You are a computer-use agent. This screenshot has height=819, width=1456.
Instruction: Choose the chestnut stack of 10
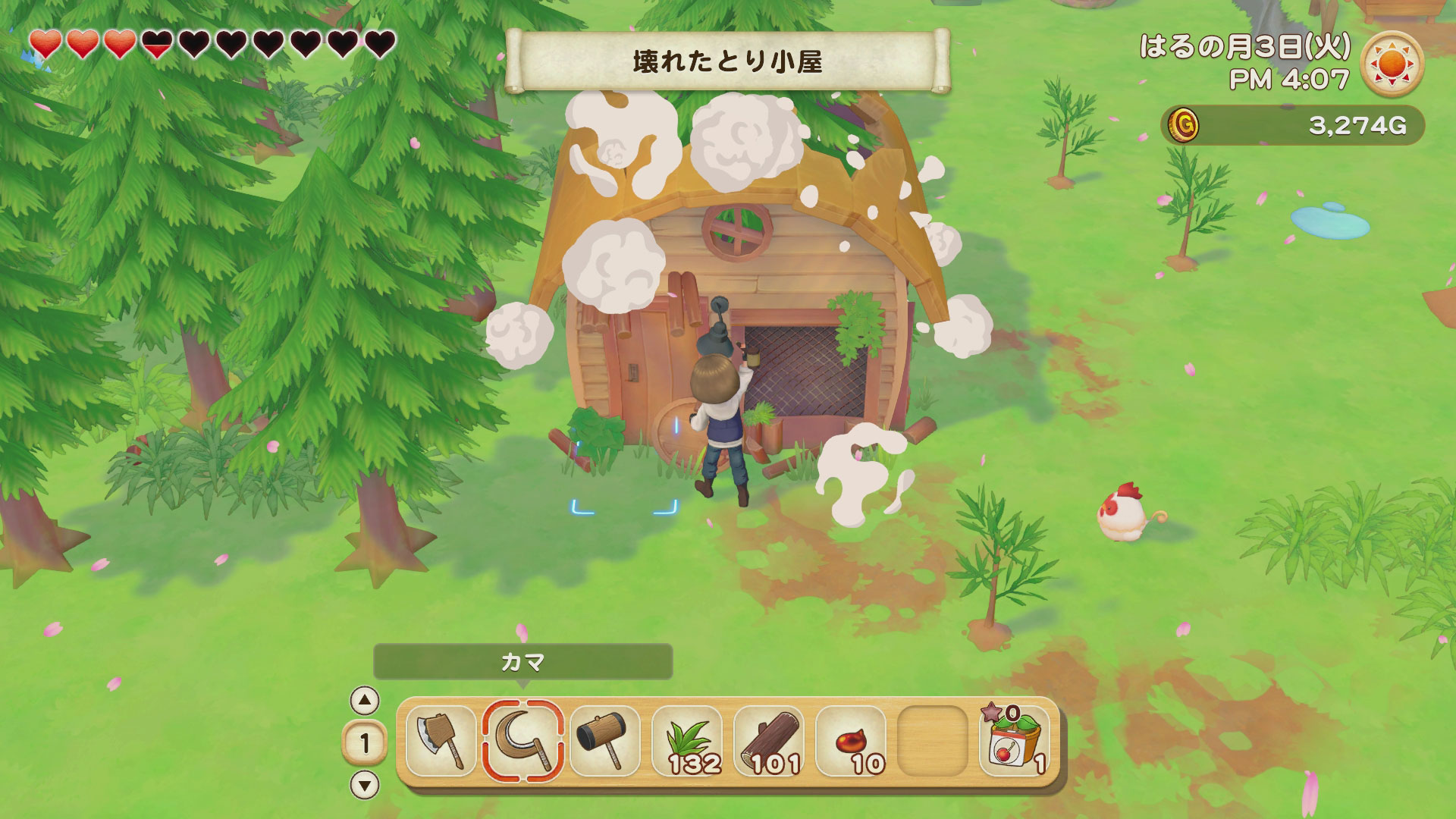coord(851,741)
